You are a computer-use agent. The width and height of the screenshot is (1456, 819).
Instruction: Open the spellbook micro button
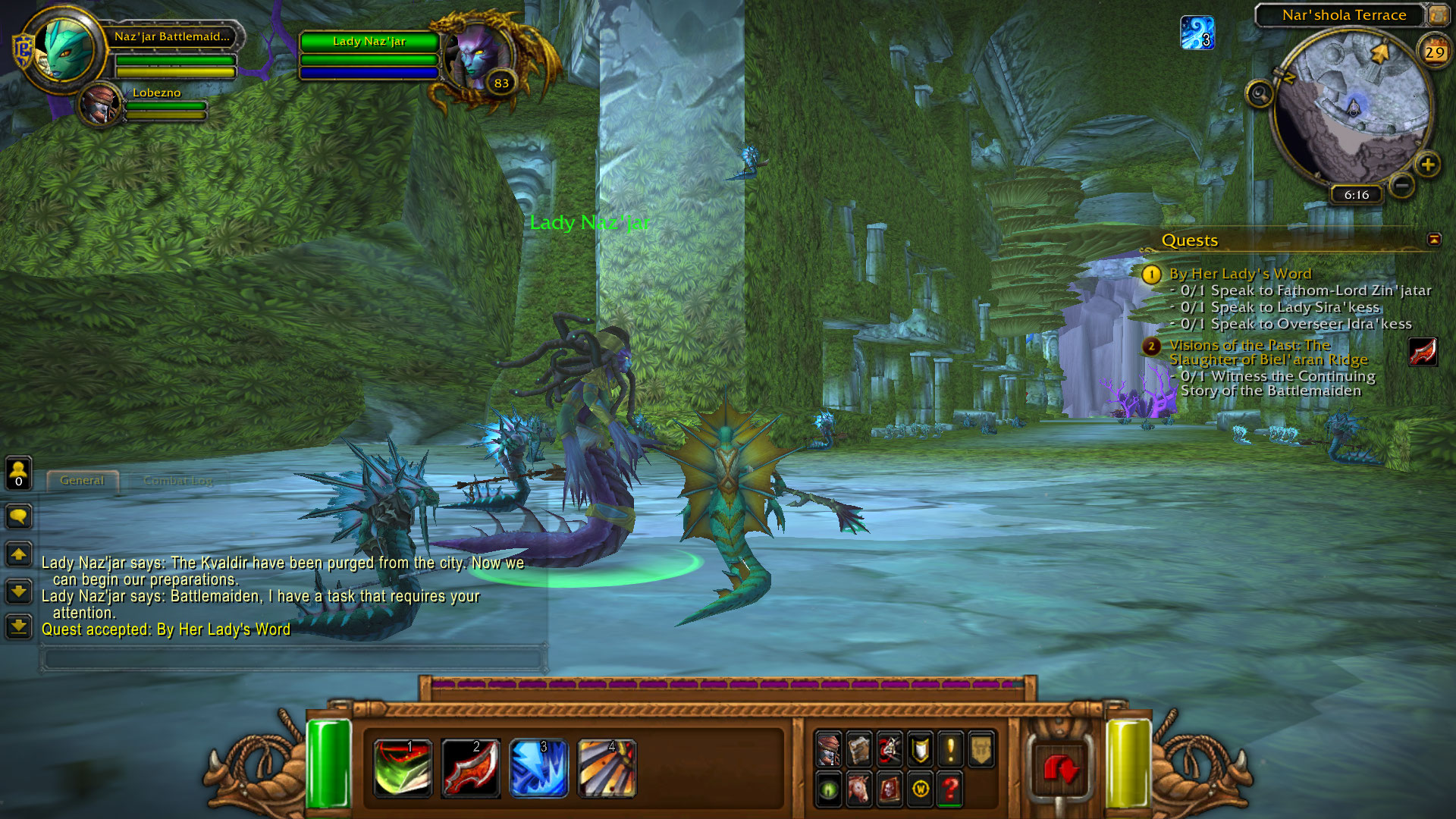coord(859,749)
